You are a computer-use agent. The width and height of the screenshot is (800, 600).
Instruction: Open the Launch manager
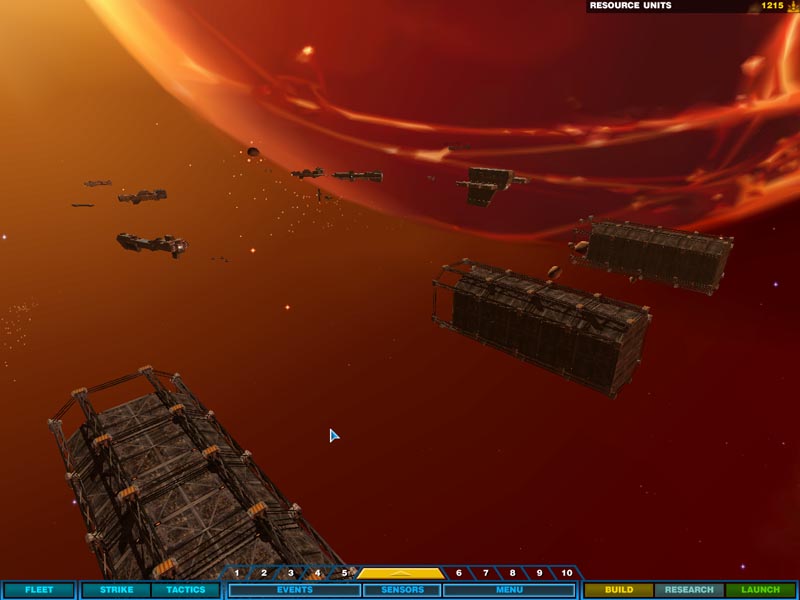tap(760, 590)
